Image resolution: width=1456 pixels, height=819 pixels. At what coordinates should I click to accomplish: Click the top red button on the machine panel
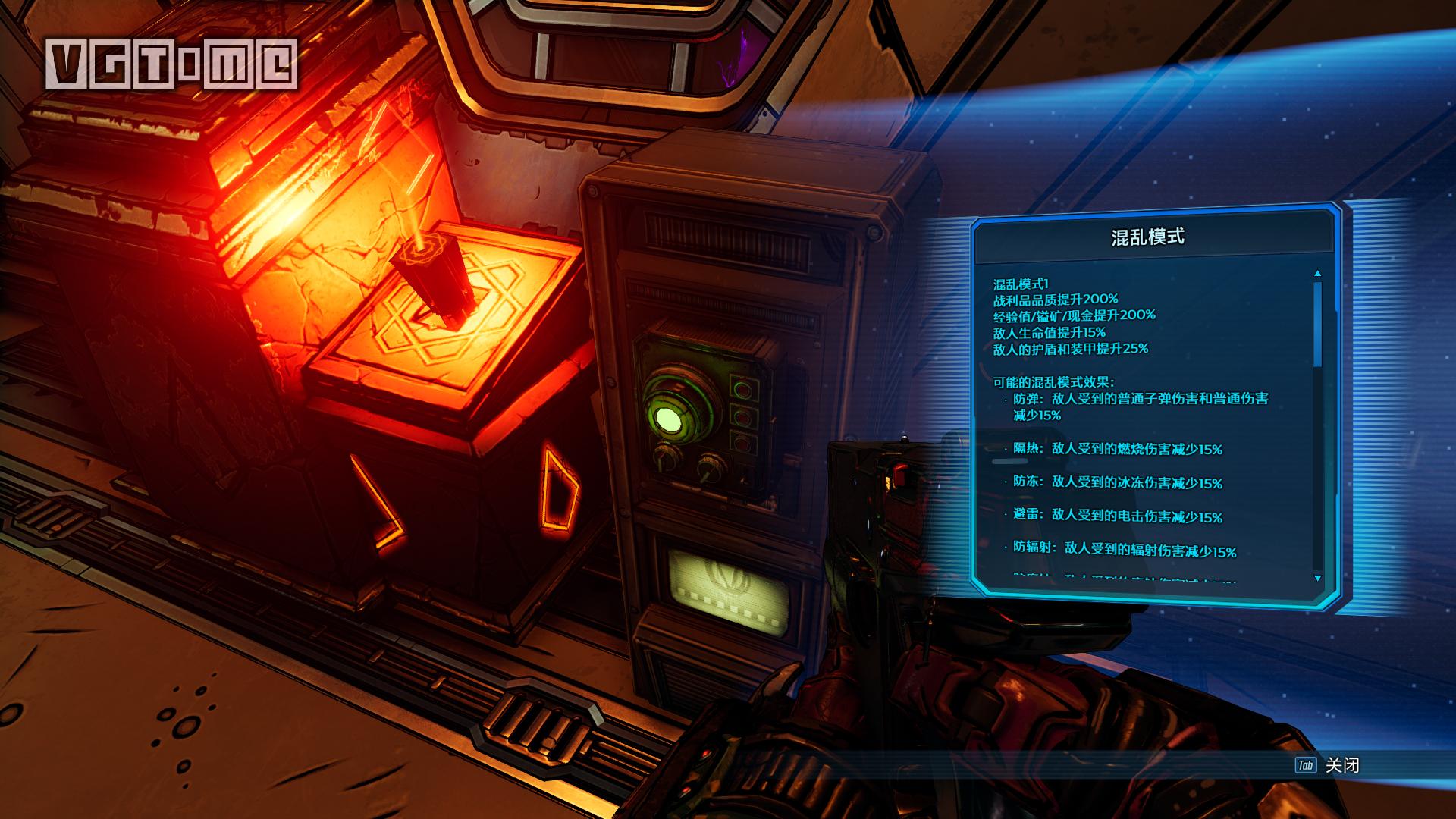(x=743, y=389)
